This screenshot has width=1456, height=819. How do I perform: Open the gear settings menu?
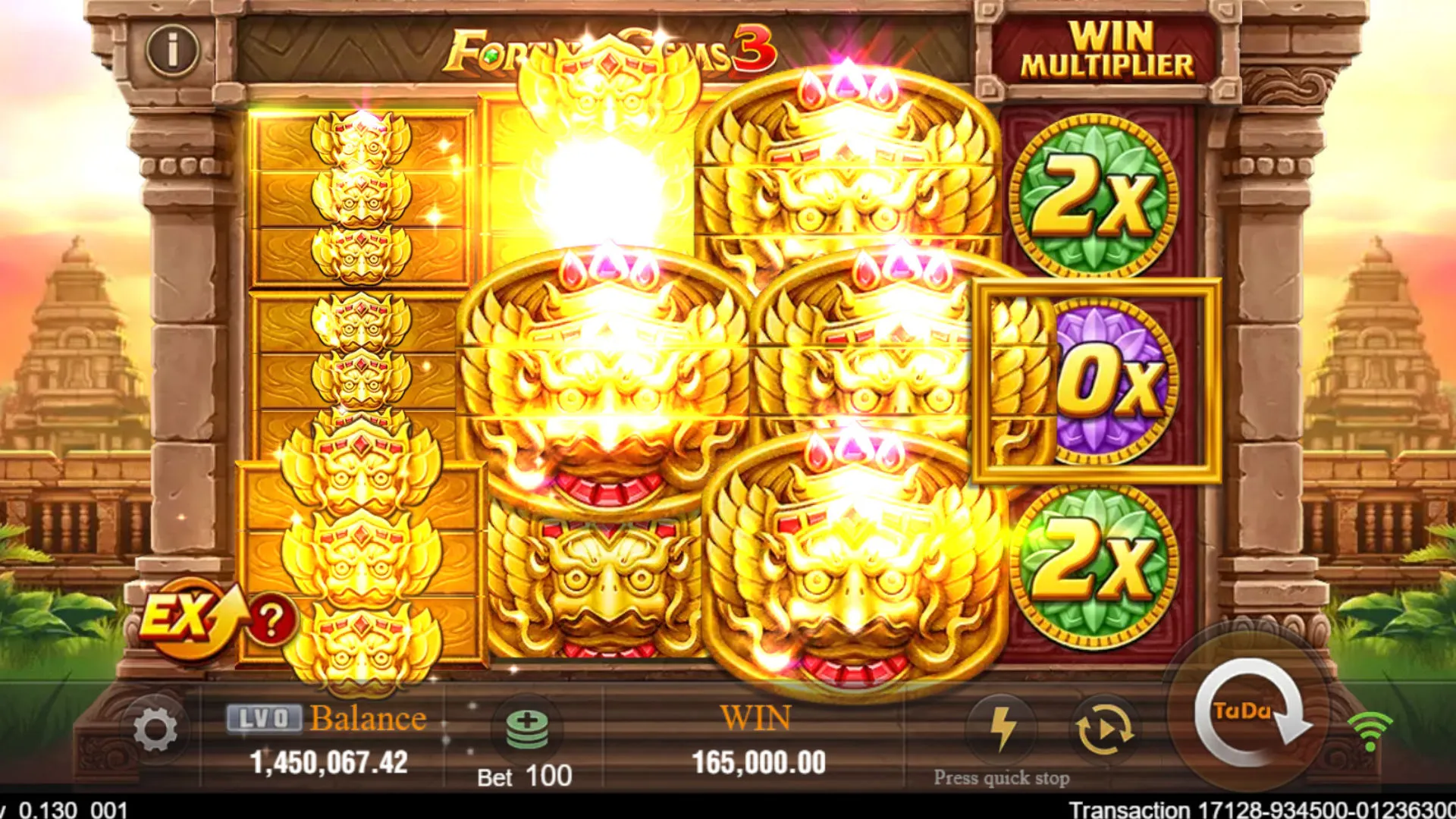(155, 730)
